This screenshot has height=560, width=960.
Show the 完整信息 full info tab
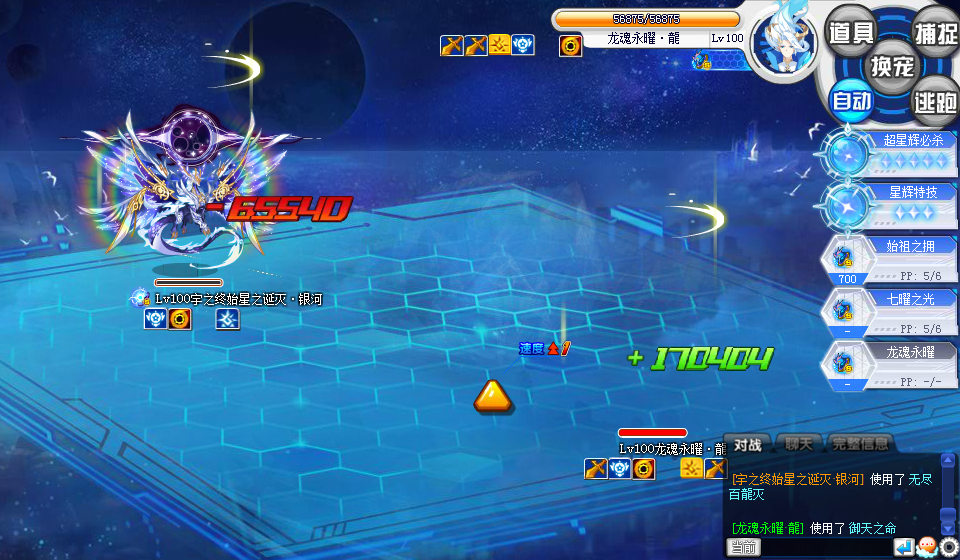(859, 443)
